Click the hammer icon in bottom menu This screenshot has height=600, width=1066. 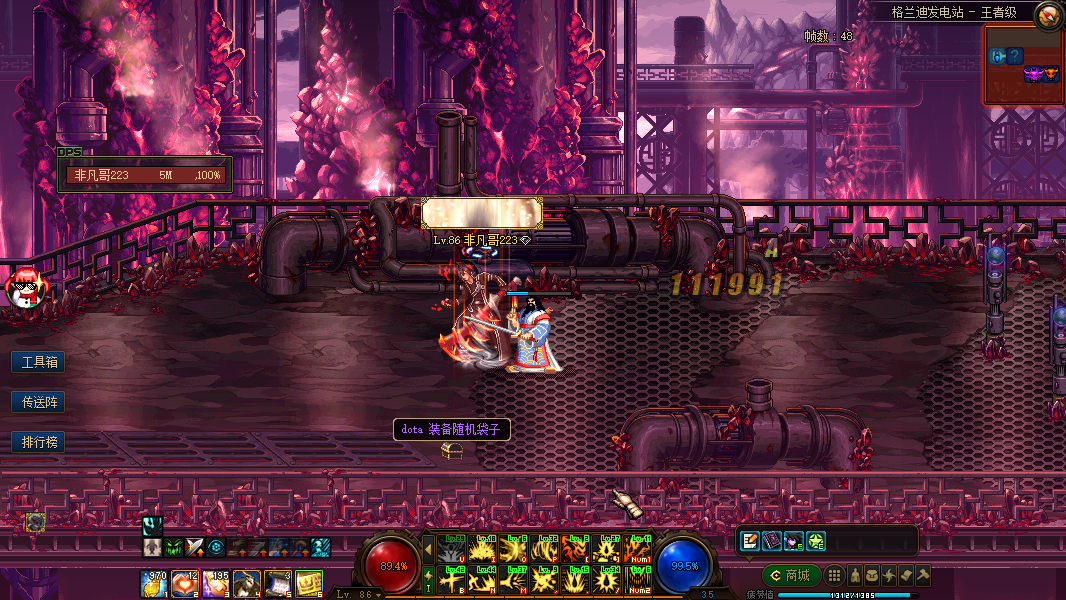click(923, 575)
